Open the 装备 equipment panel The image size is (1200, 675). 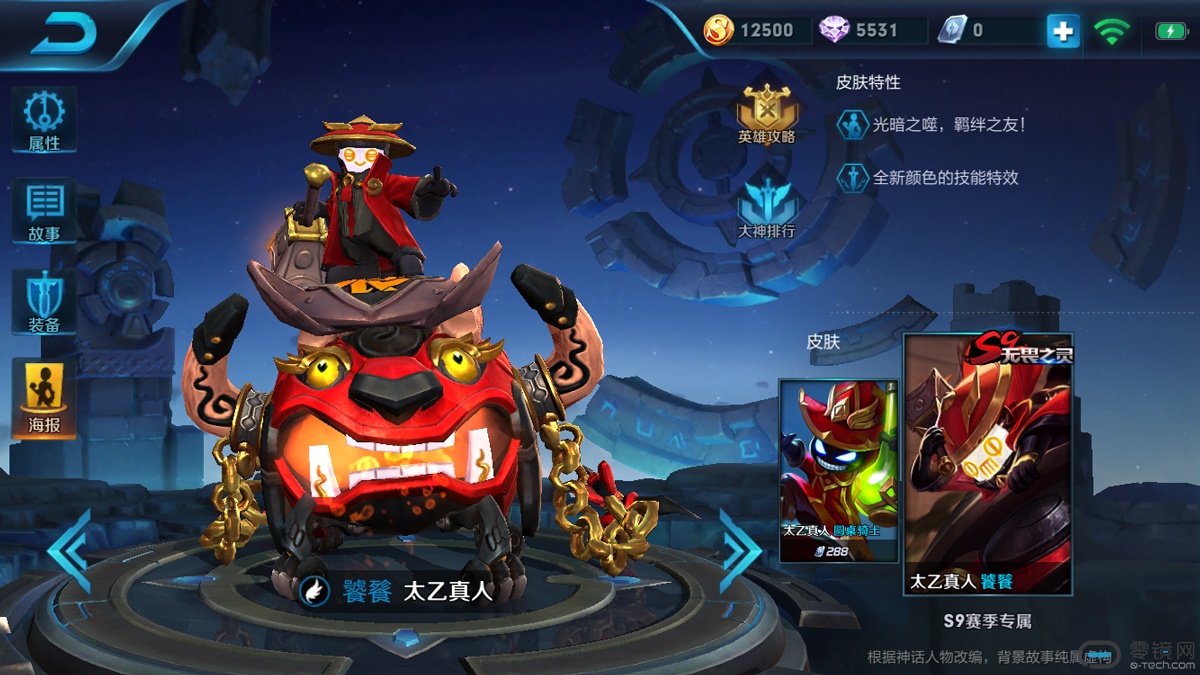[x=44, y=302]
